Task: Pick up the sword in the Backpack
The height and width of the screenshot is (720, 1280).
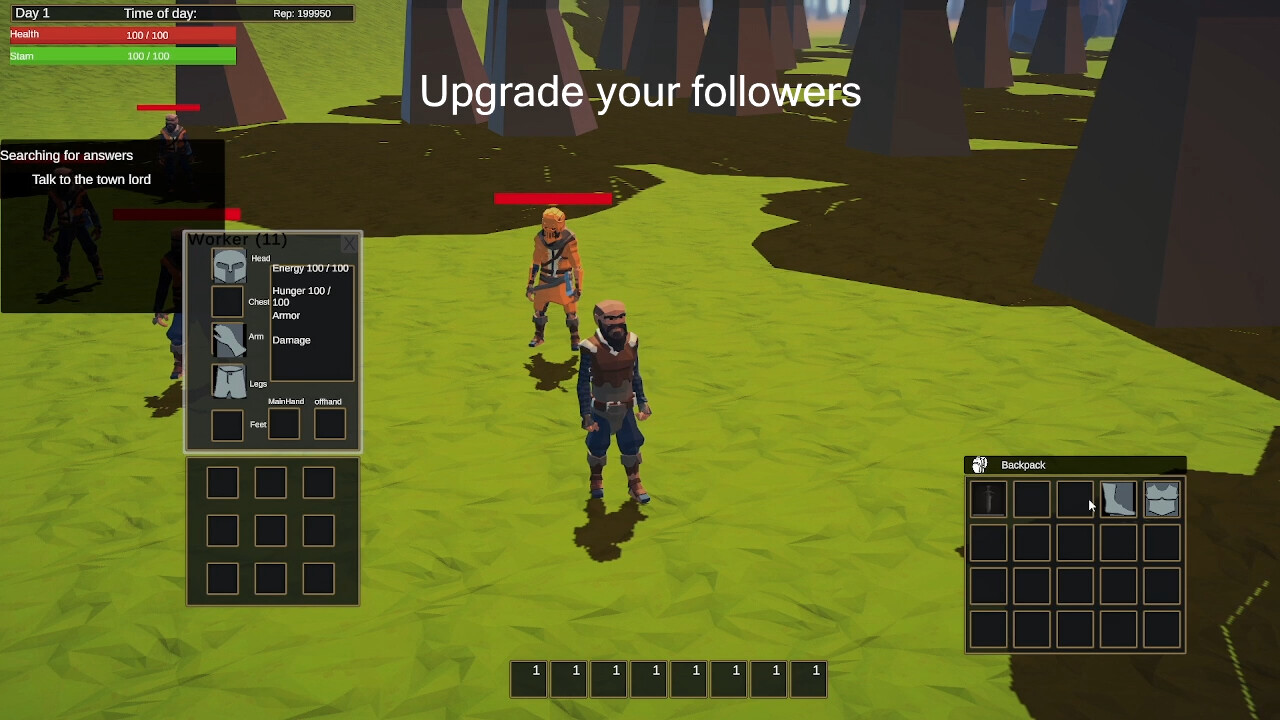Action: point(987,498)
